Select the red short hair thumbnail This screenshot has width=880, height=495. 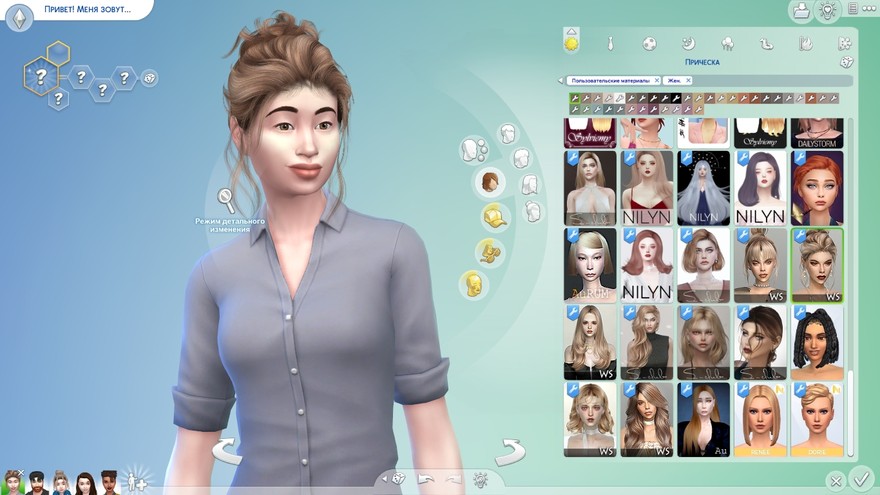tap(817, 188)
